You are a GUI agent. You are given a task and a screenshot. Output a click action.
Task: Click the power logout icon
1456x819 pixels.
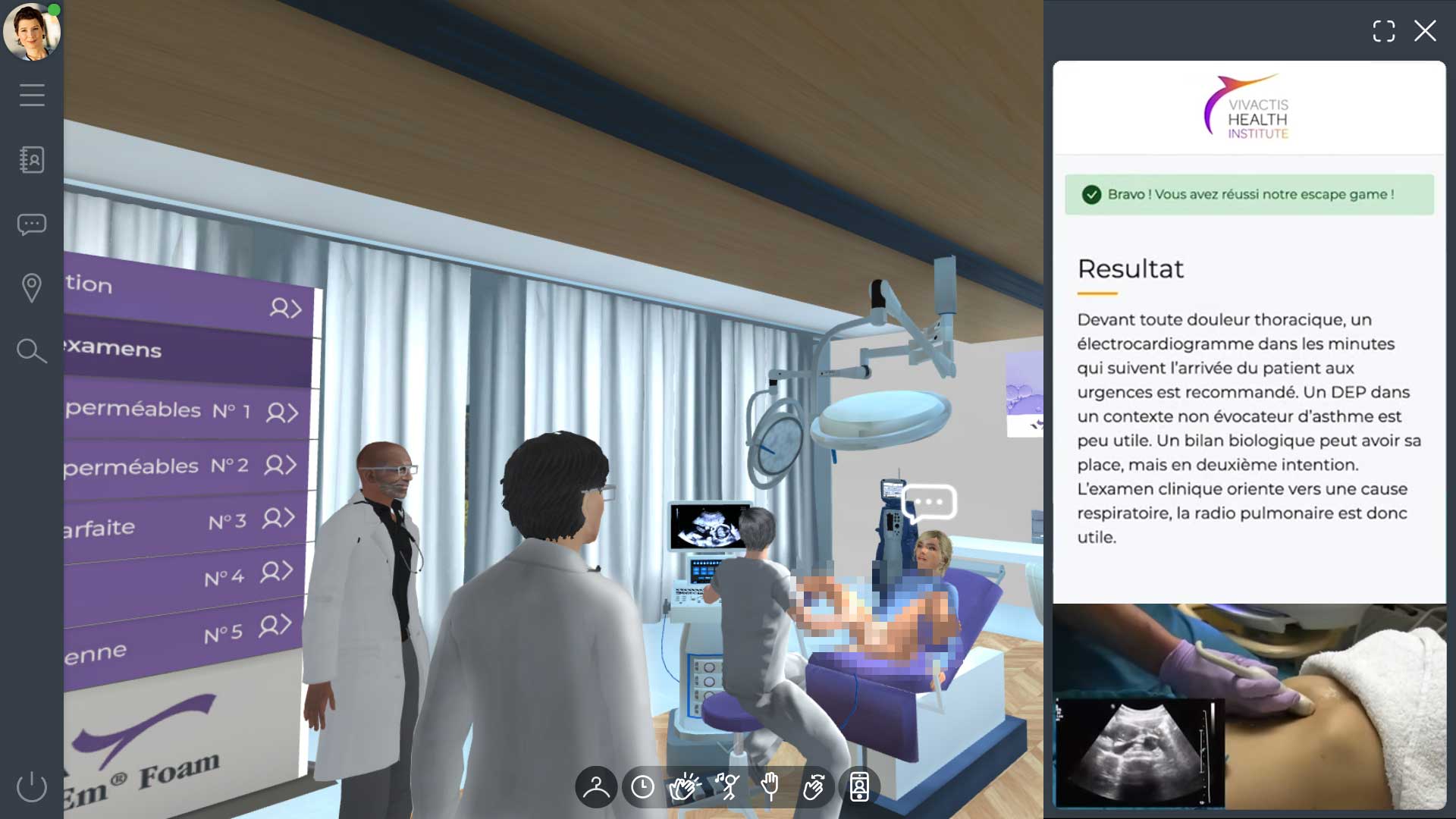click(30, 787)
